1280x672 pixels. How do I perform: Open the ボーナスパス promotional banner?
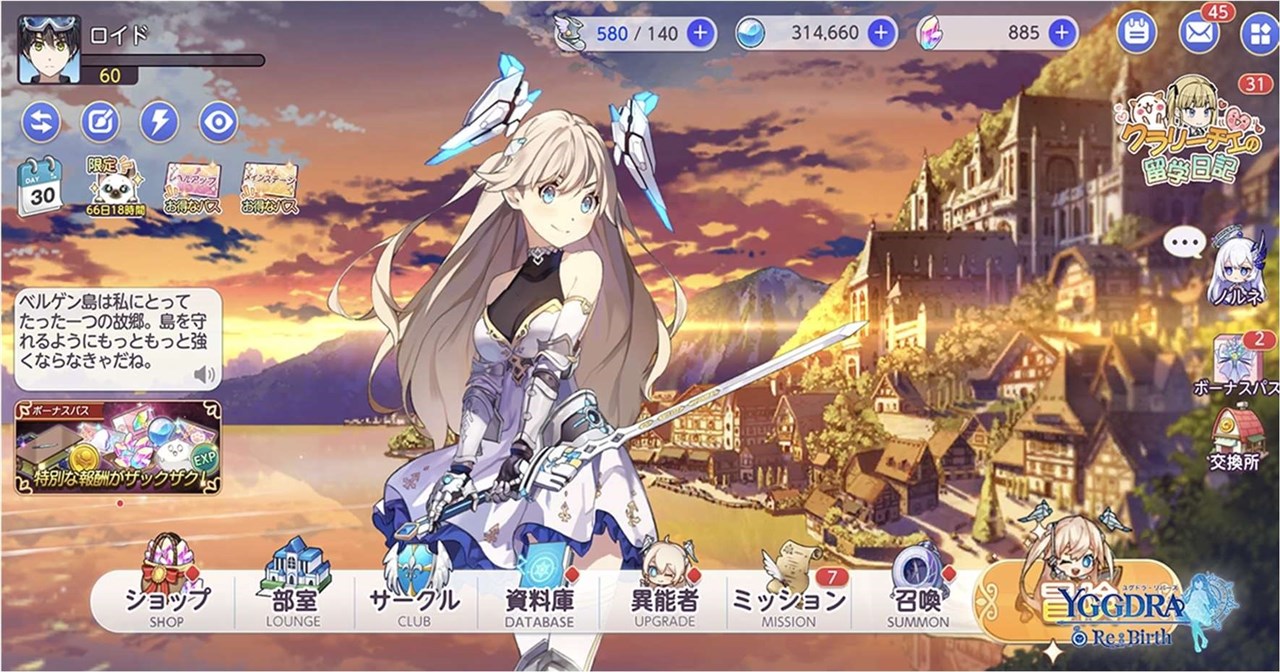[118, 447]
